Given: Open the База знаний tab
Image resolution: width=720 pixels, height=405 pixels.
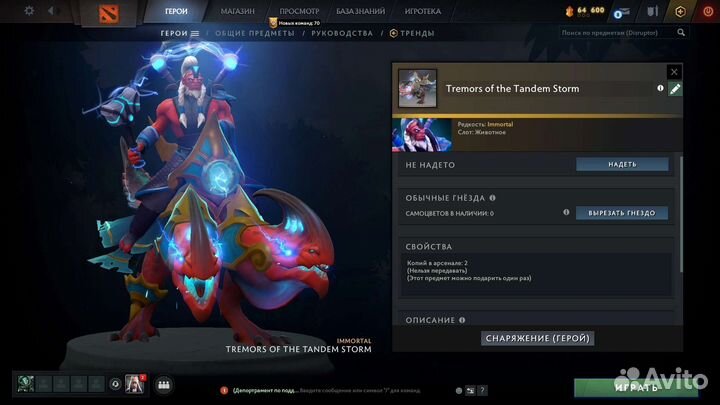Looking at the screenshot, I should [360, 11].
